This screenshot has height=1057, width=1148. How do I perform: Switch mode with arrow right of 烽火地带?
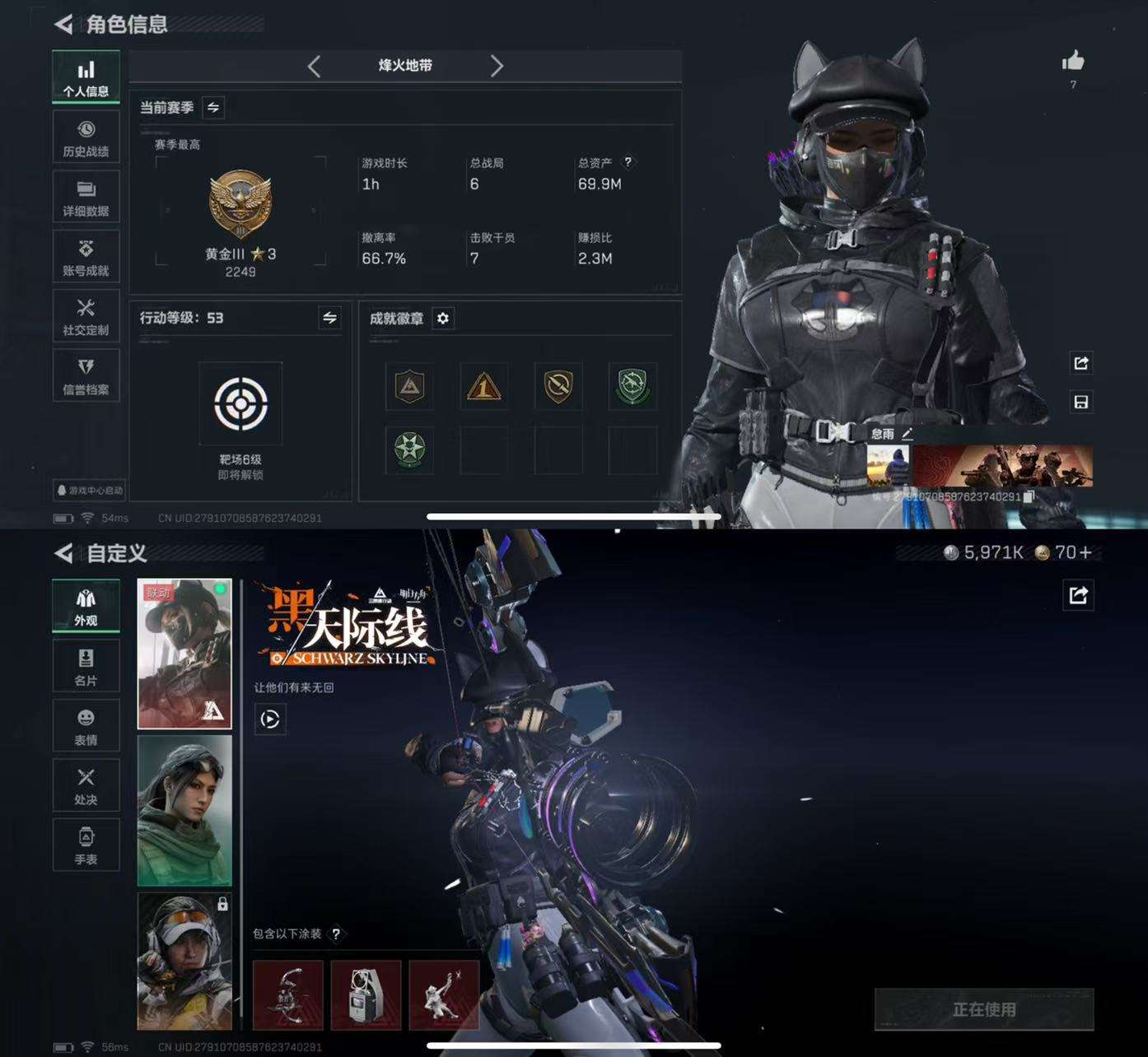[x=497, y=67]
